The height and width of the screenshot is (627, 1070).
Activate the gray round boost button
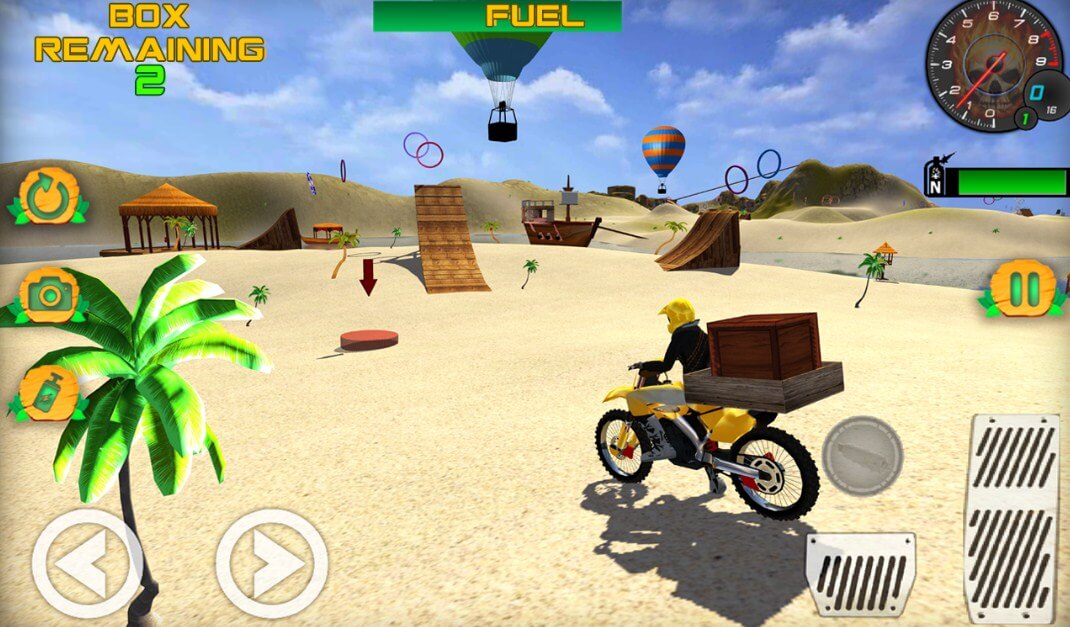tap(862, 456)
